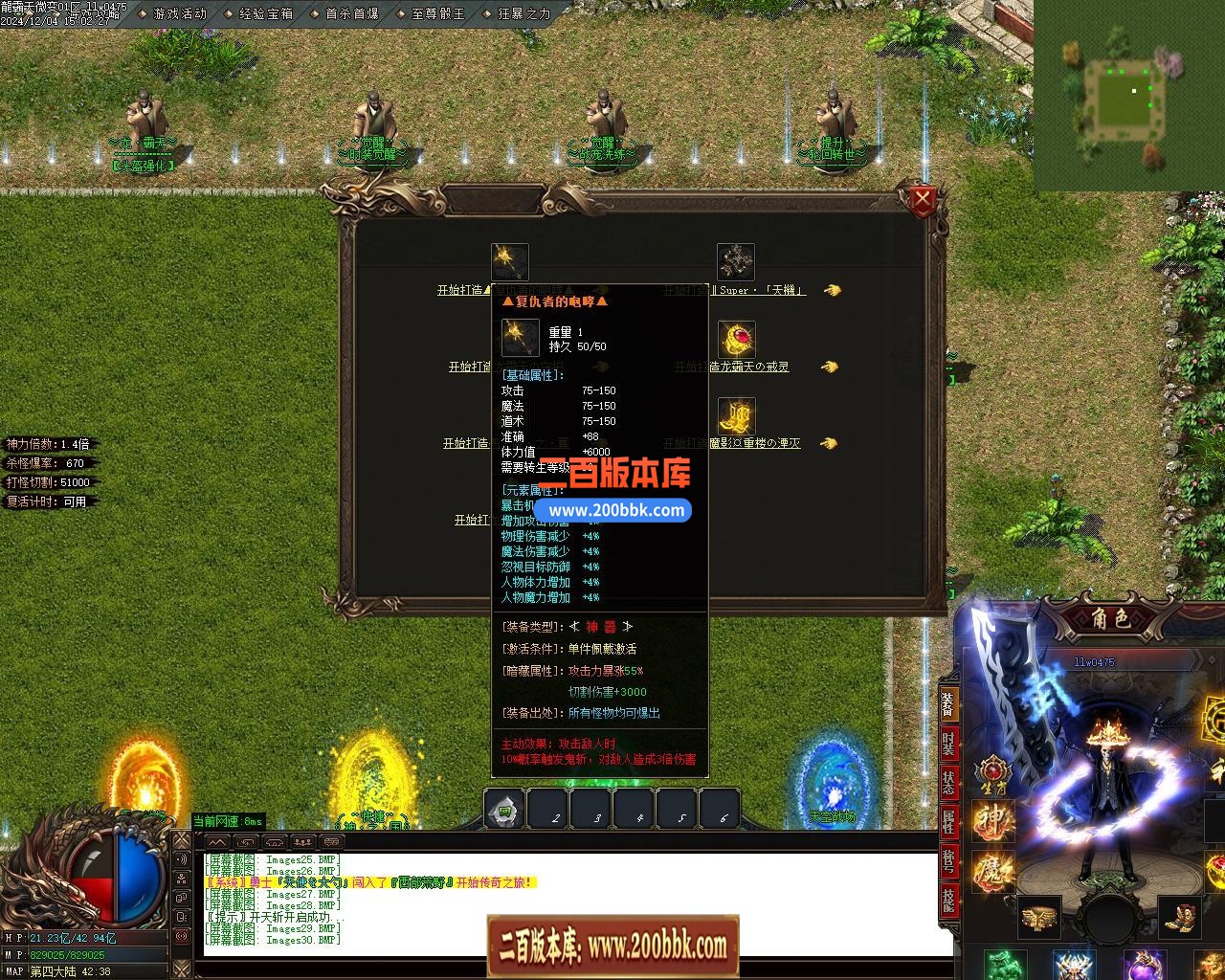The width and height of the screenshot is (1225, 980).
Task: Click the golden ring icon in the forging window
Action: point(736,339)
